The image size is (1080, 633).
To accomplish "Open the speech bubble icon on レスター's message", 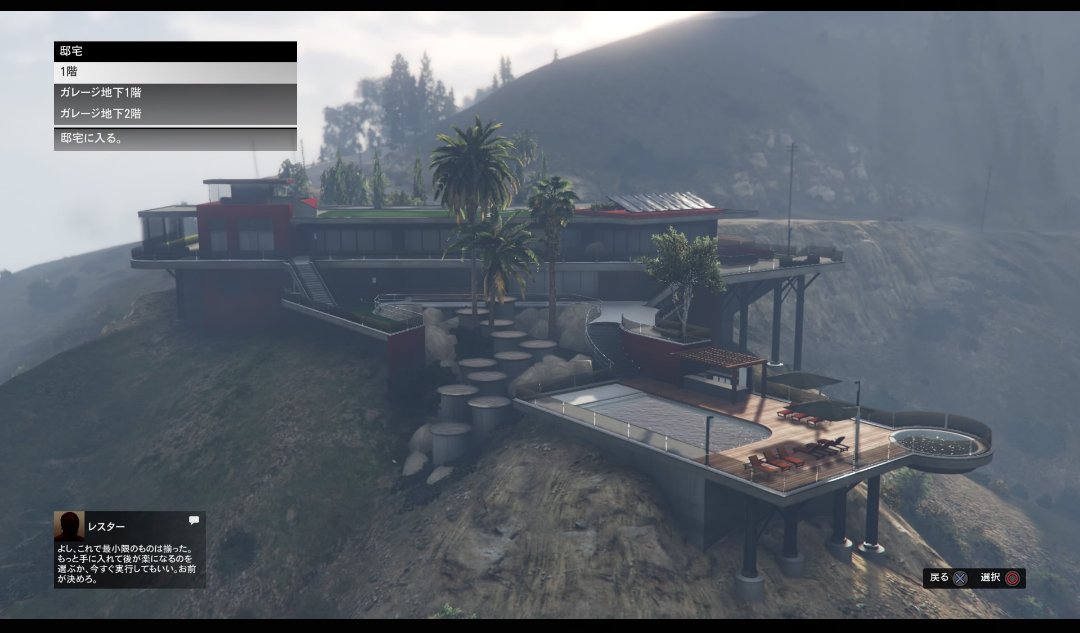I will (193, 520).
